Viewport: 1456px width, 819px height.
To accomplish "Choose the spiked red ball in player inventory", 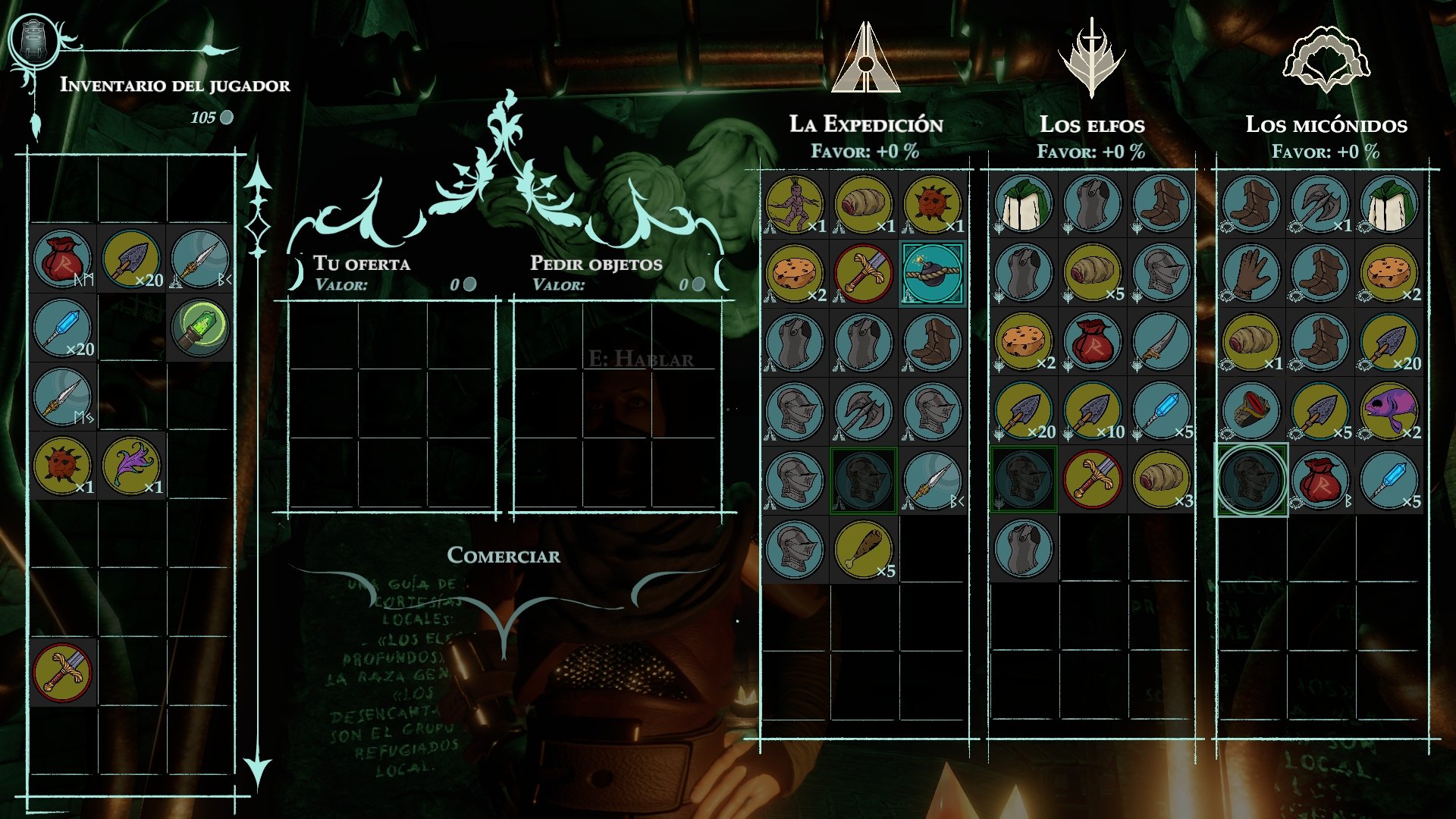I will pyautogui.click(x=62, y=466).
